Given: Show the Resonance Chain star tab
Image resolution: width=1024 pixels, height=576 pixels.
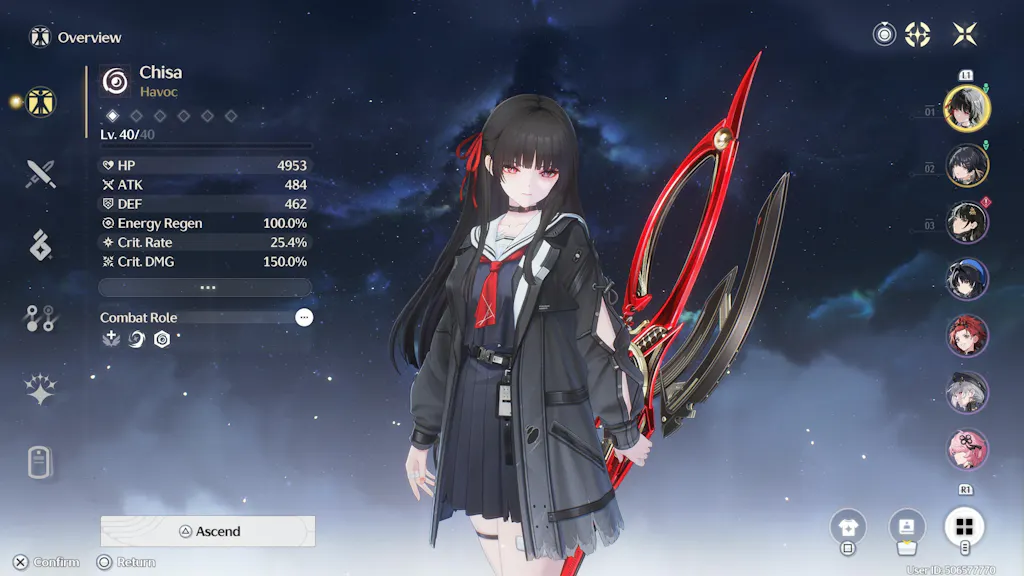Looking at the screenshot, I should (x=41, y=390).
